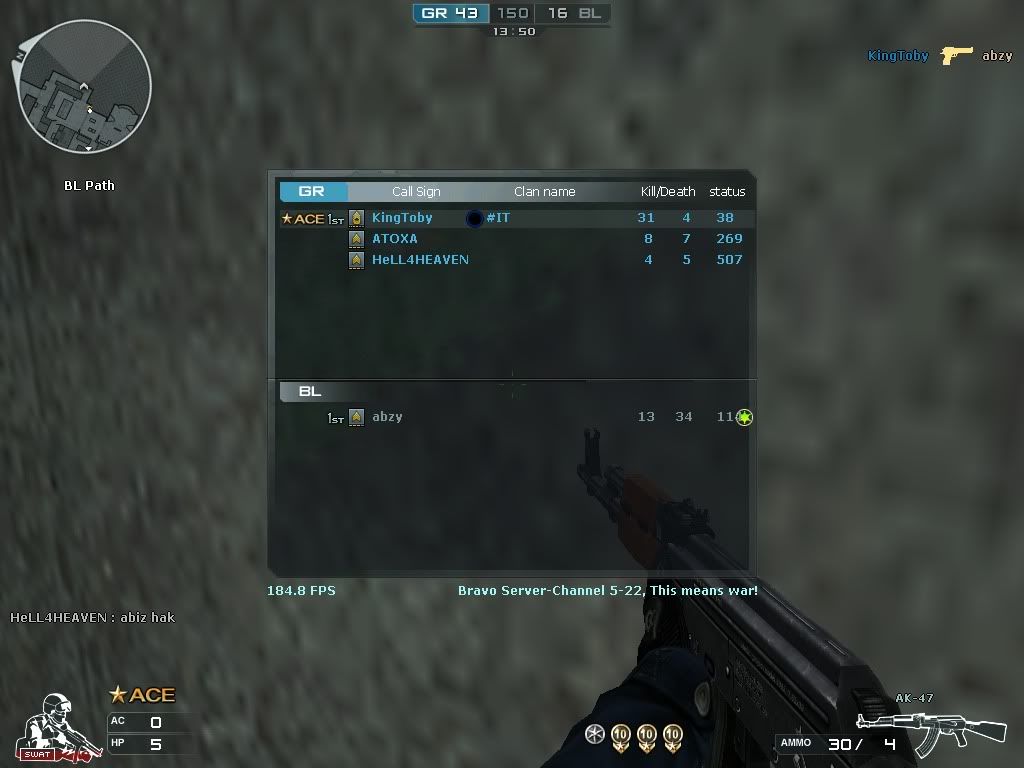Viewport: 1024px width, 768px height.
Task: Click the #IT clan name
Action: point(497,218)
